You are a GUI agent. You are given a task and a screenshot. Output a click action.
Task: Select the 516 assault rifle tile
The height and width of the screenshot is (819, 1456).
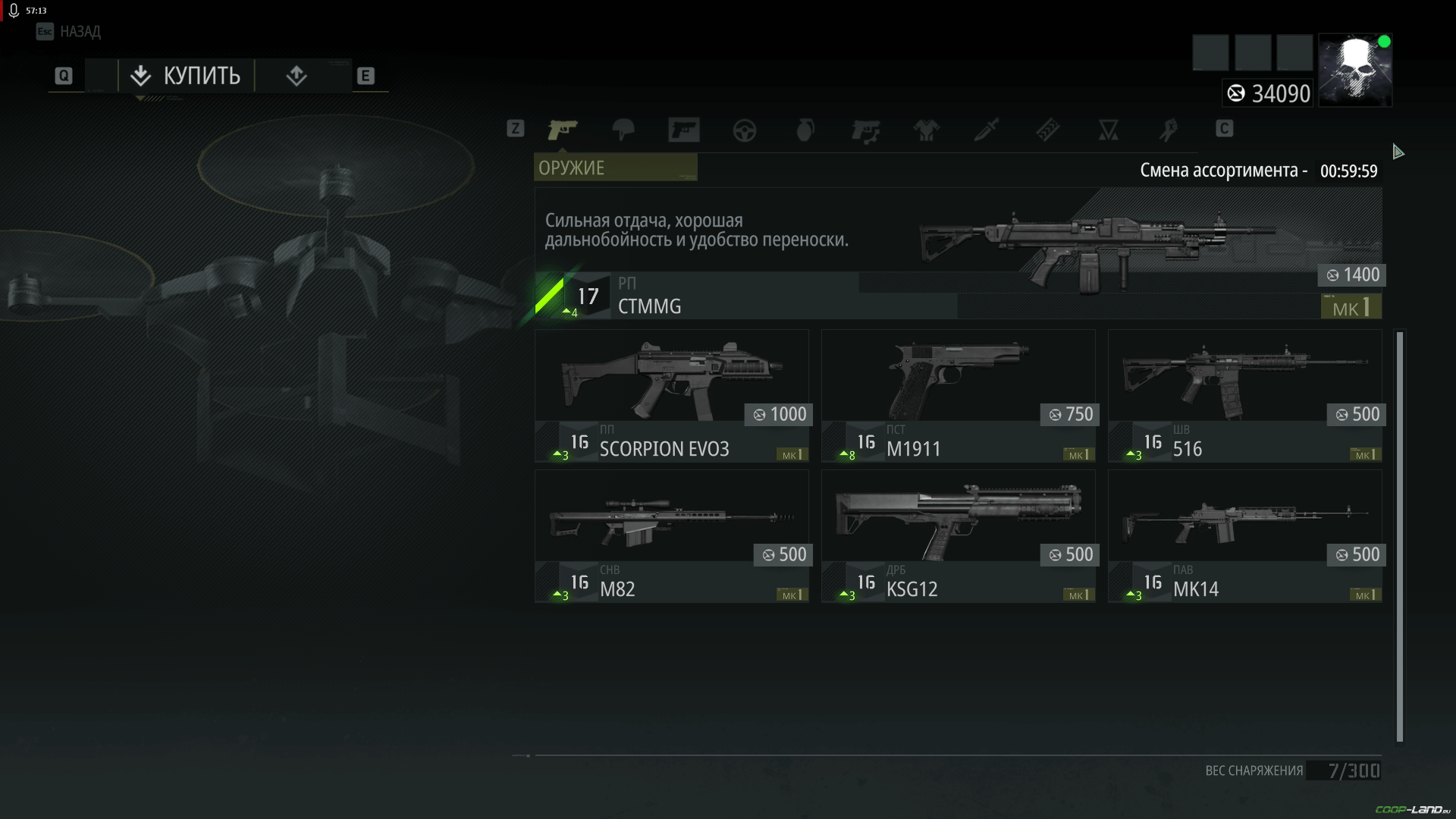[1244, 396]
